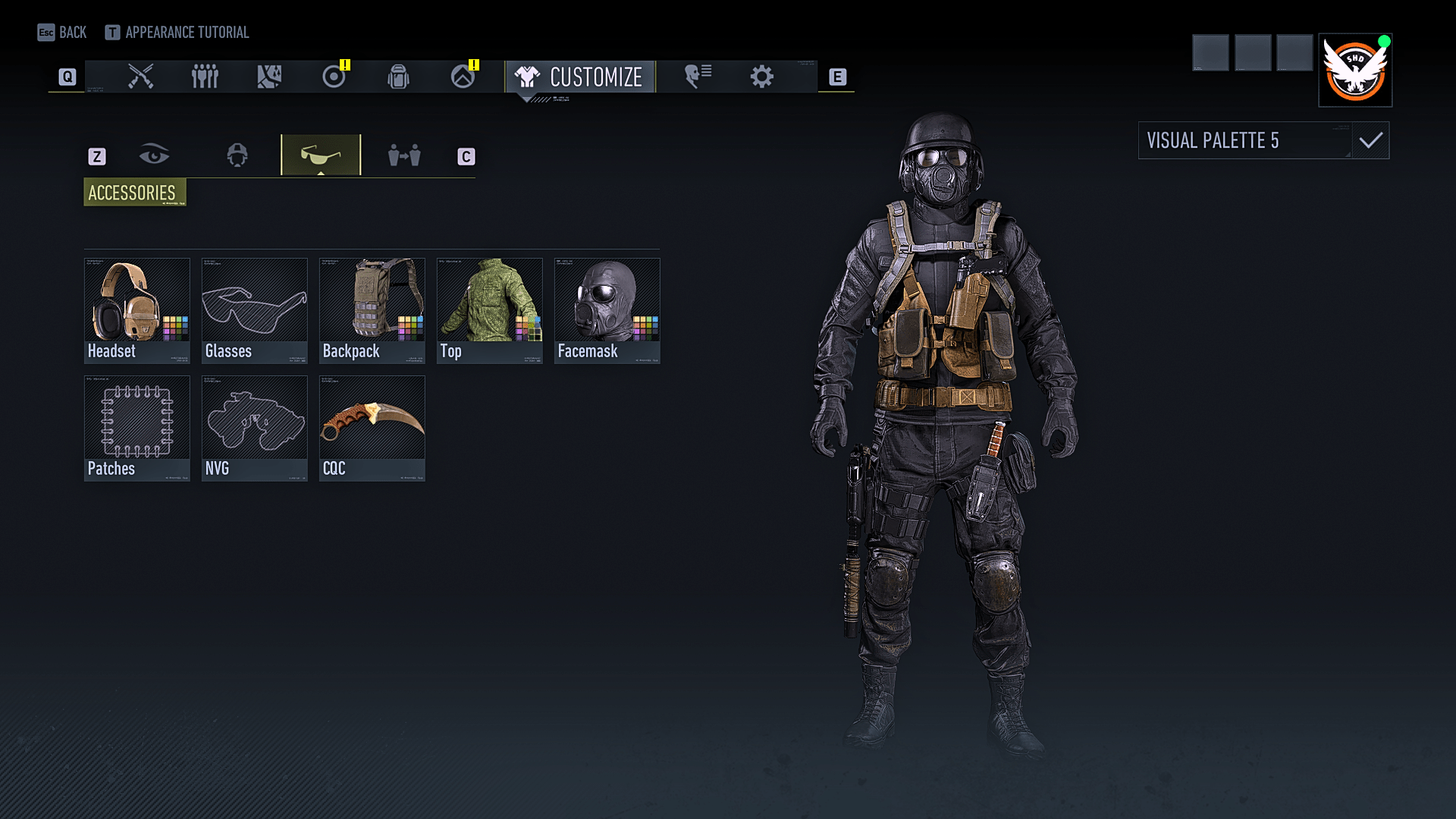
Task: Select the Facemask tile
Action: [607, 310]
